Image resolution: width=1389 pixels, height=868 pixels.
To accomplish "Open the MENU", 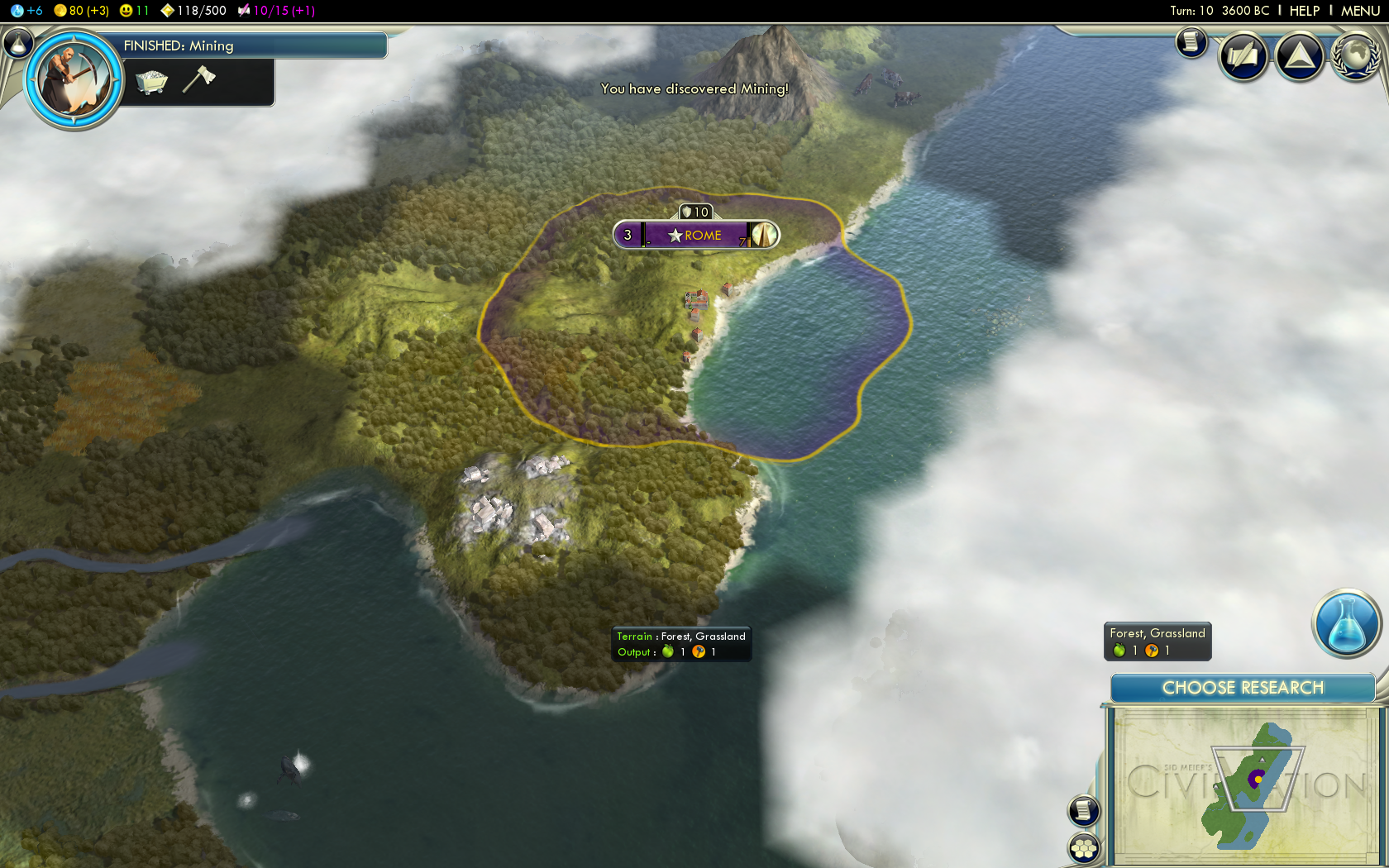I will pyautogui.click(x=1360, y=11).
